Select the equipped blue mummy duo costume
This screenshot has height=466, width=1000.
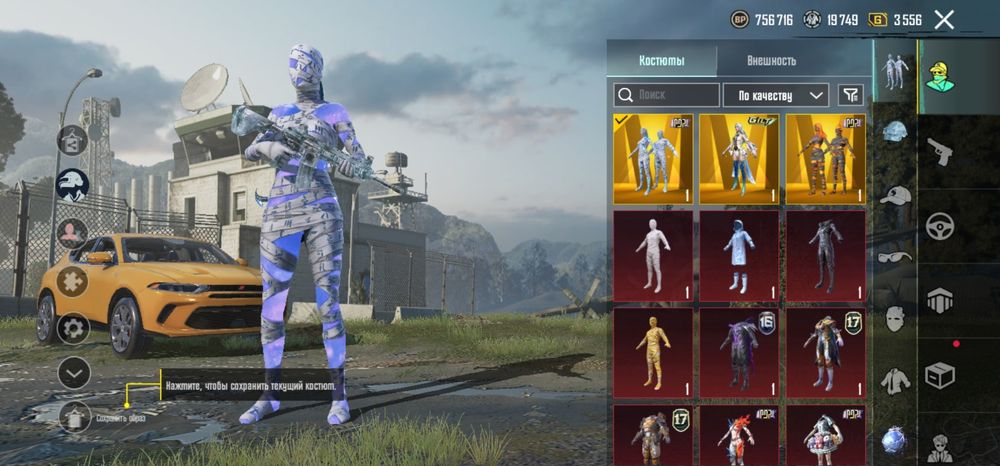653,159
